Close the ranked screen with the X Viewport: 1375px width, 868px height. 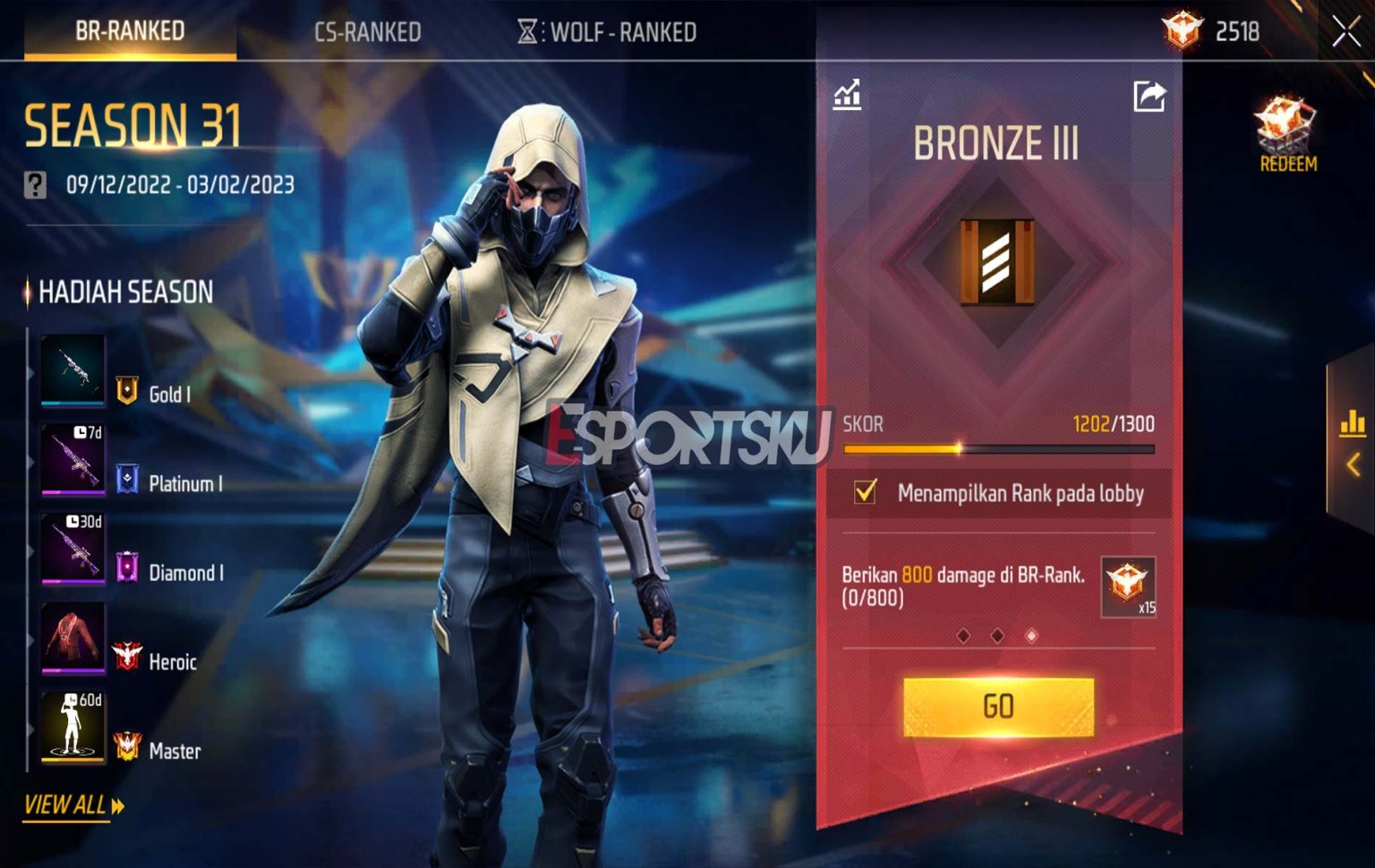click(1345, 32)
